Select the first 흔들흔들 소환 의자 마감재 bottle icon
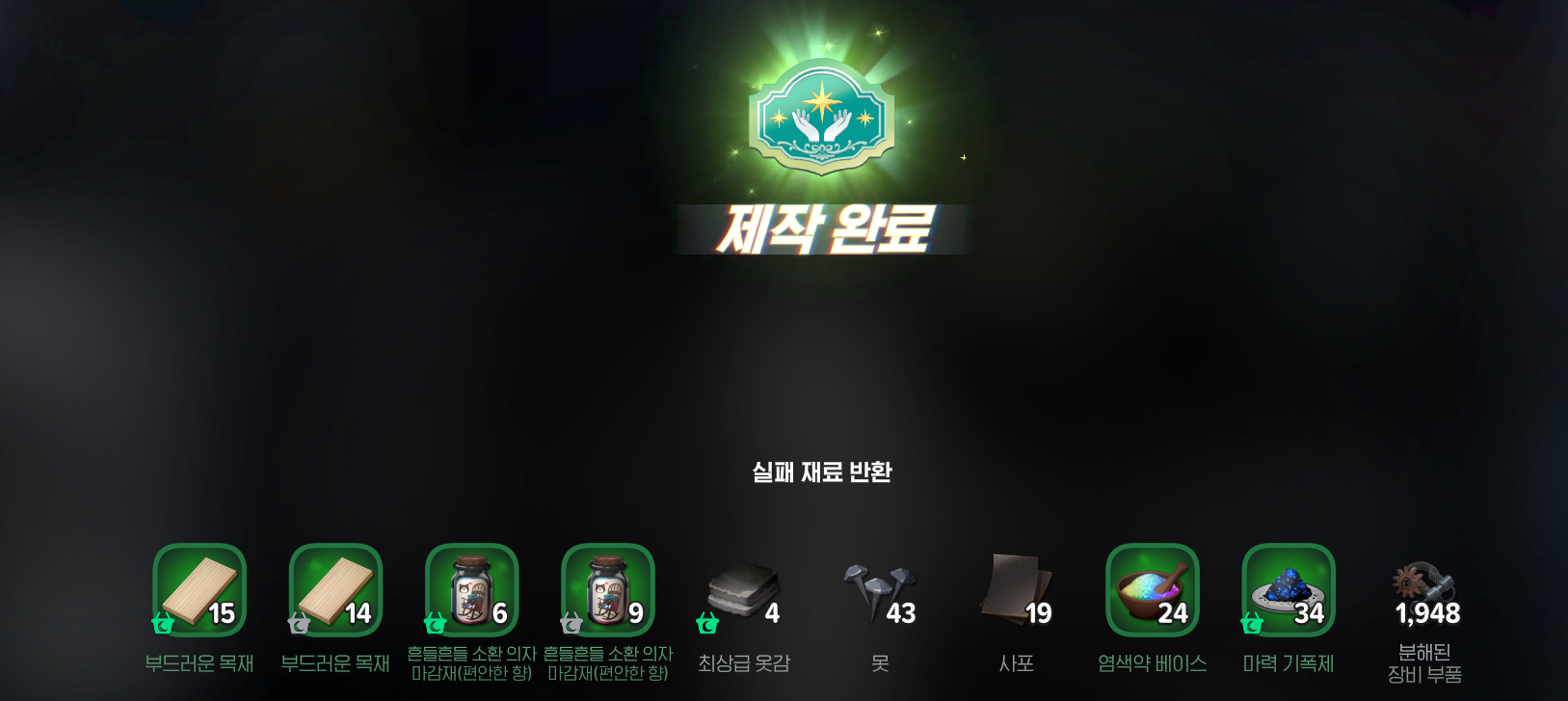 click(471, 590)
